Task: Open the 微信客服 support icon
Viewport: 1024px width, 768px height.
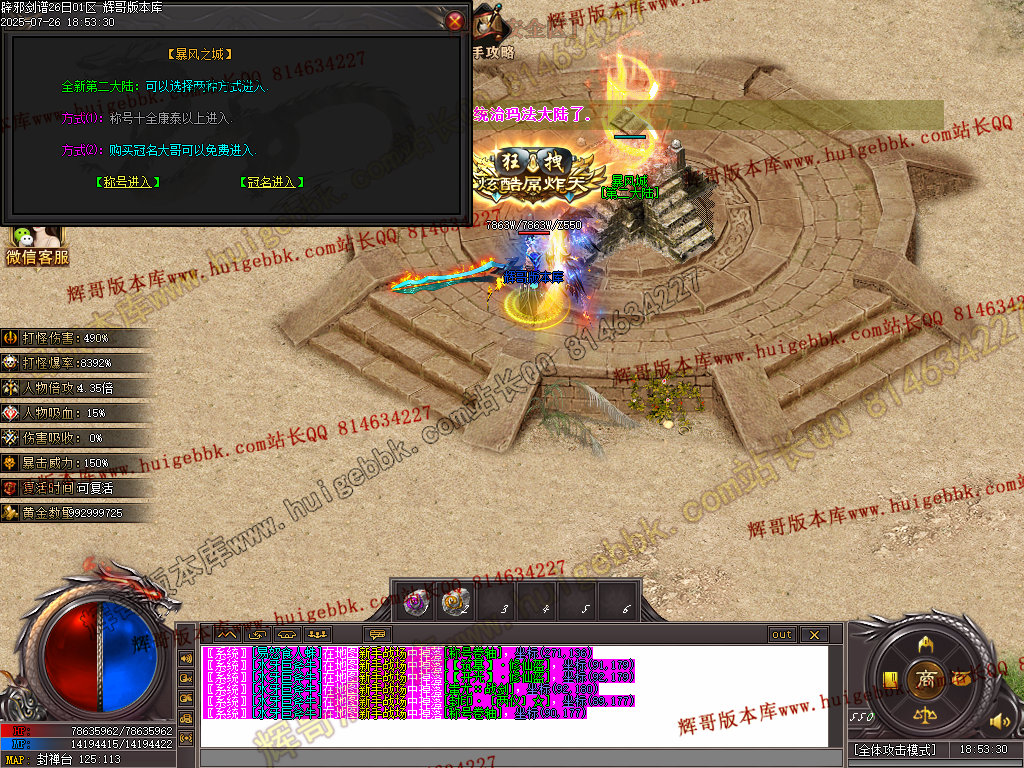Action: click(x=36, y=247)
